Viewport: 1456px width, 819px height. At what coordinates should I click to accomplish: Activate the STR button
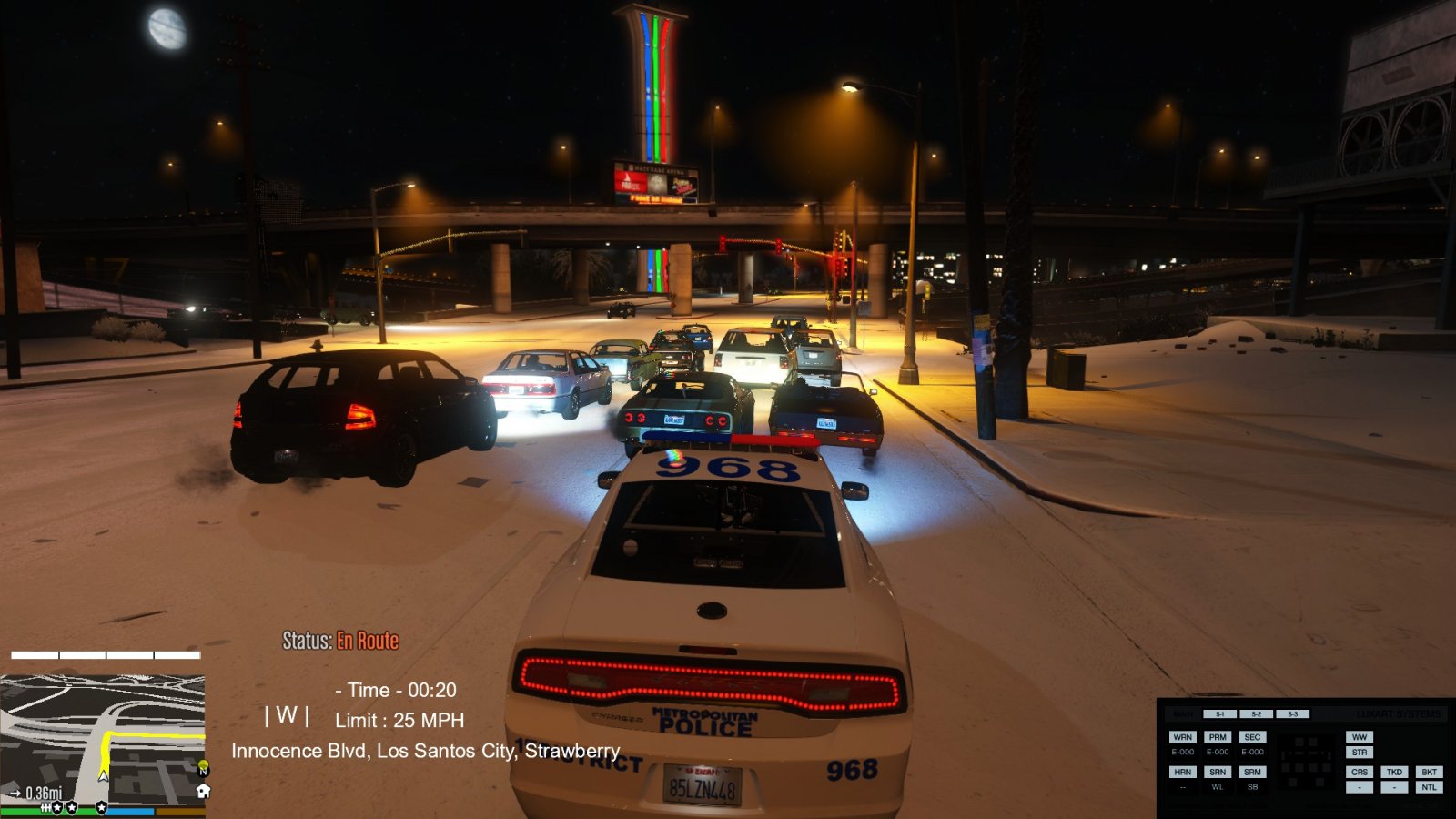point(1360,753)
